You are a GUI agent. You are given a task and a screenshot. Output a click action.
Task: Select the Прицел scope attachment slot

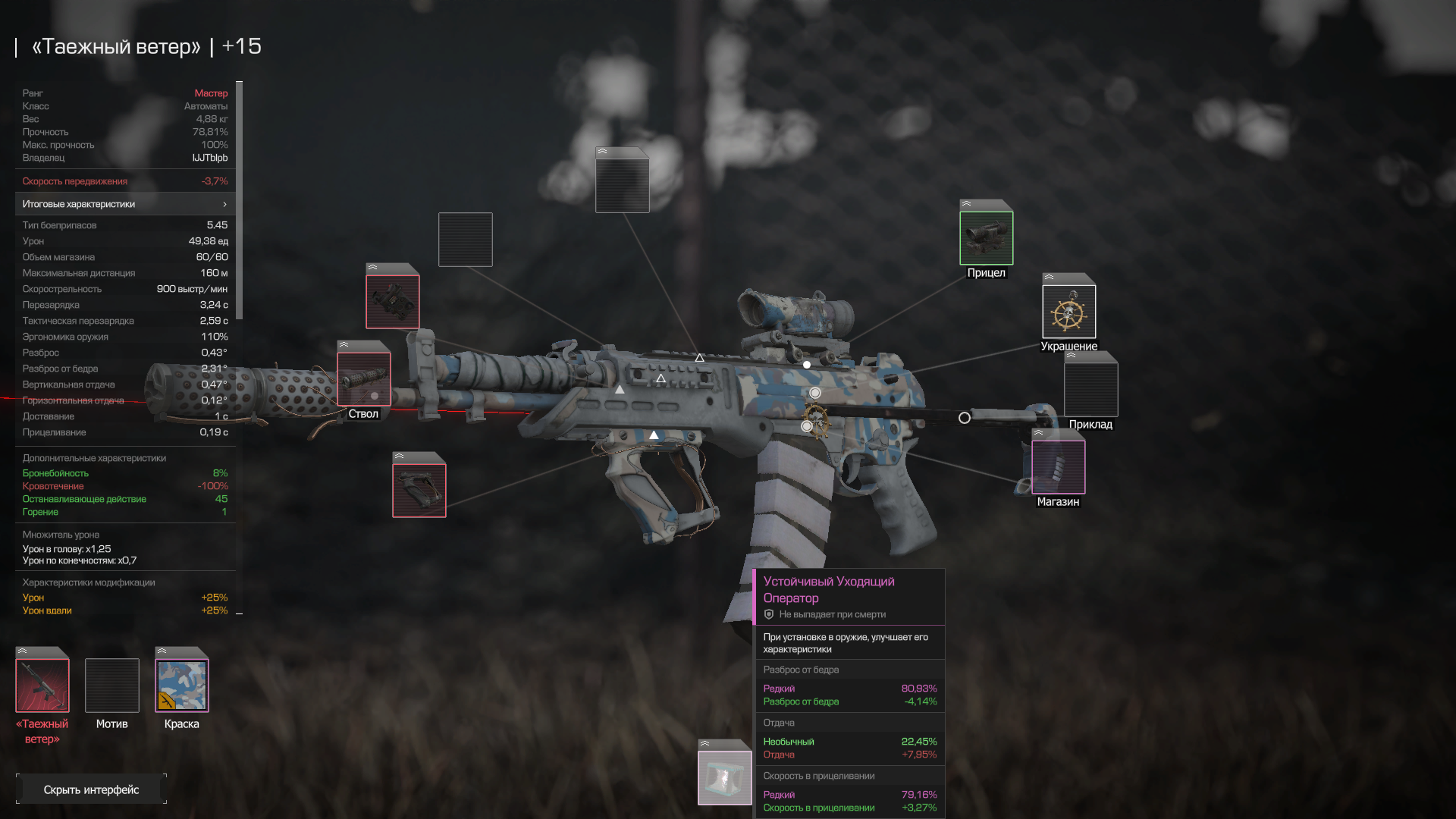pyautogui.click(x=986, y=238)
